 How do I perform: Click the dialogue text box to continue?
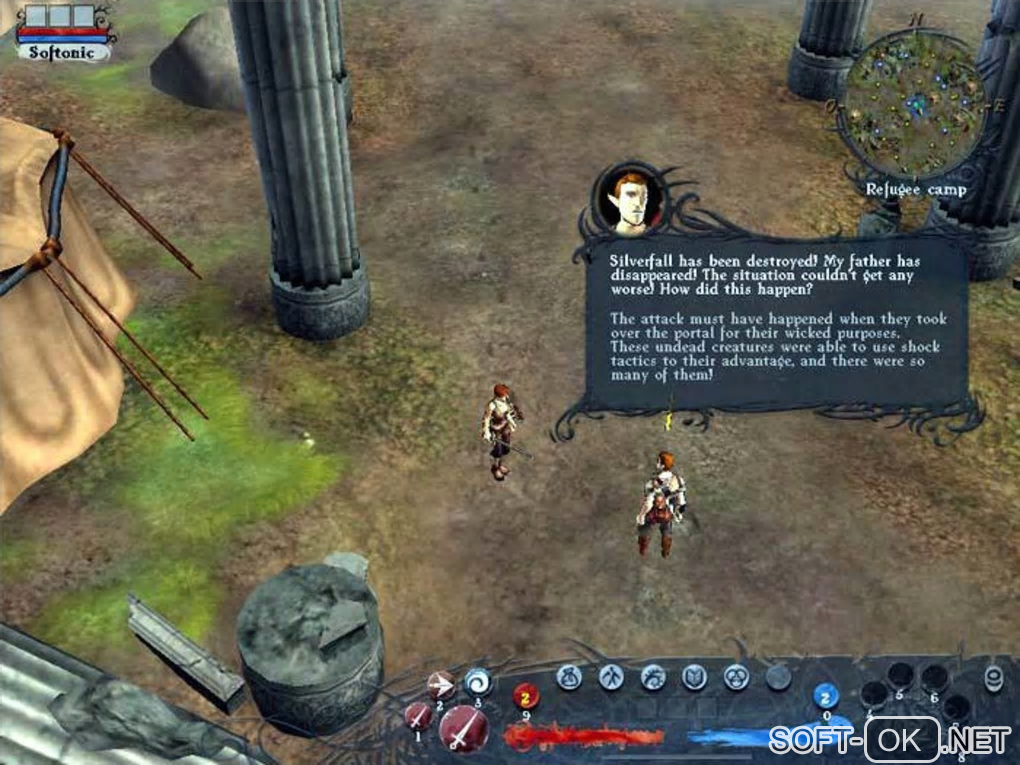click(x=776, y=320)
